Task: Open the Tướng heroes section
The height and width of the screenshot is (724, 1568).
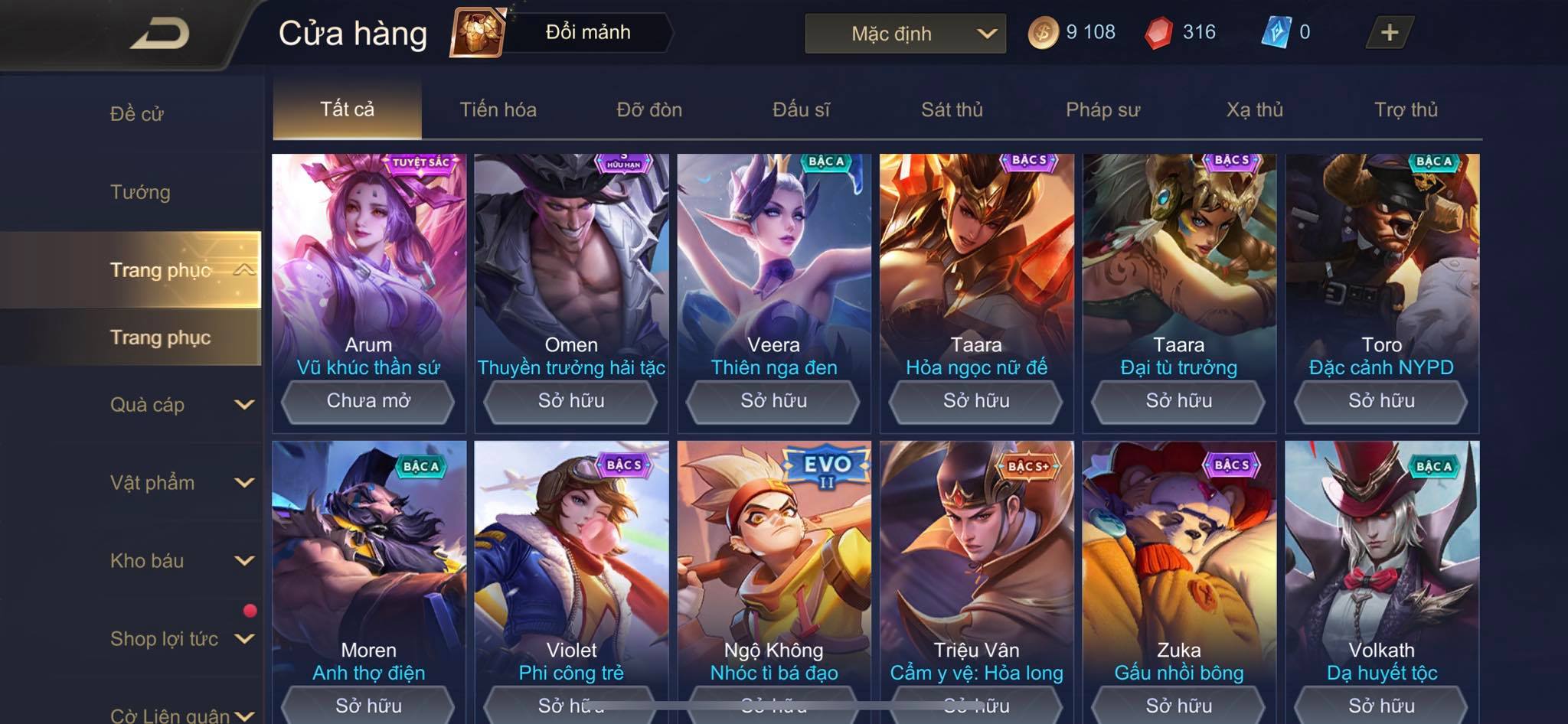Action: pos(140,192)
